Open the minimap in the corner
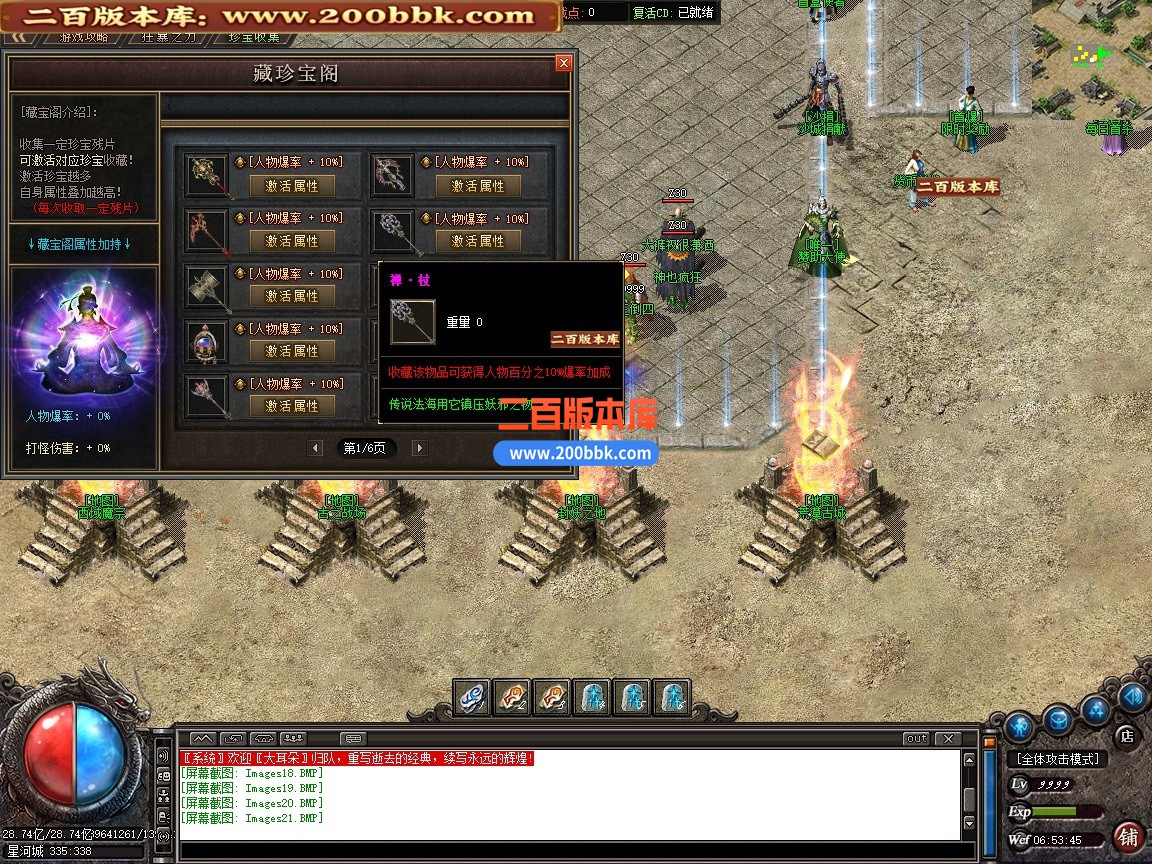Screen dimensions: 1152x864 click(1090, 55)
